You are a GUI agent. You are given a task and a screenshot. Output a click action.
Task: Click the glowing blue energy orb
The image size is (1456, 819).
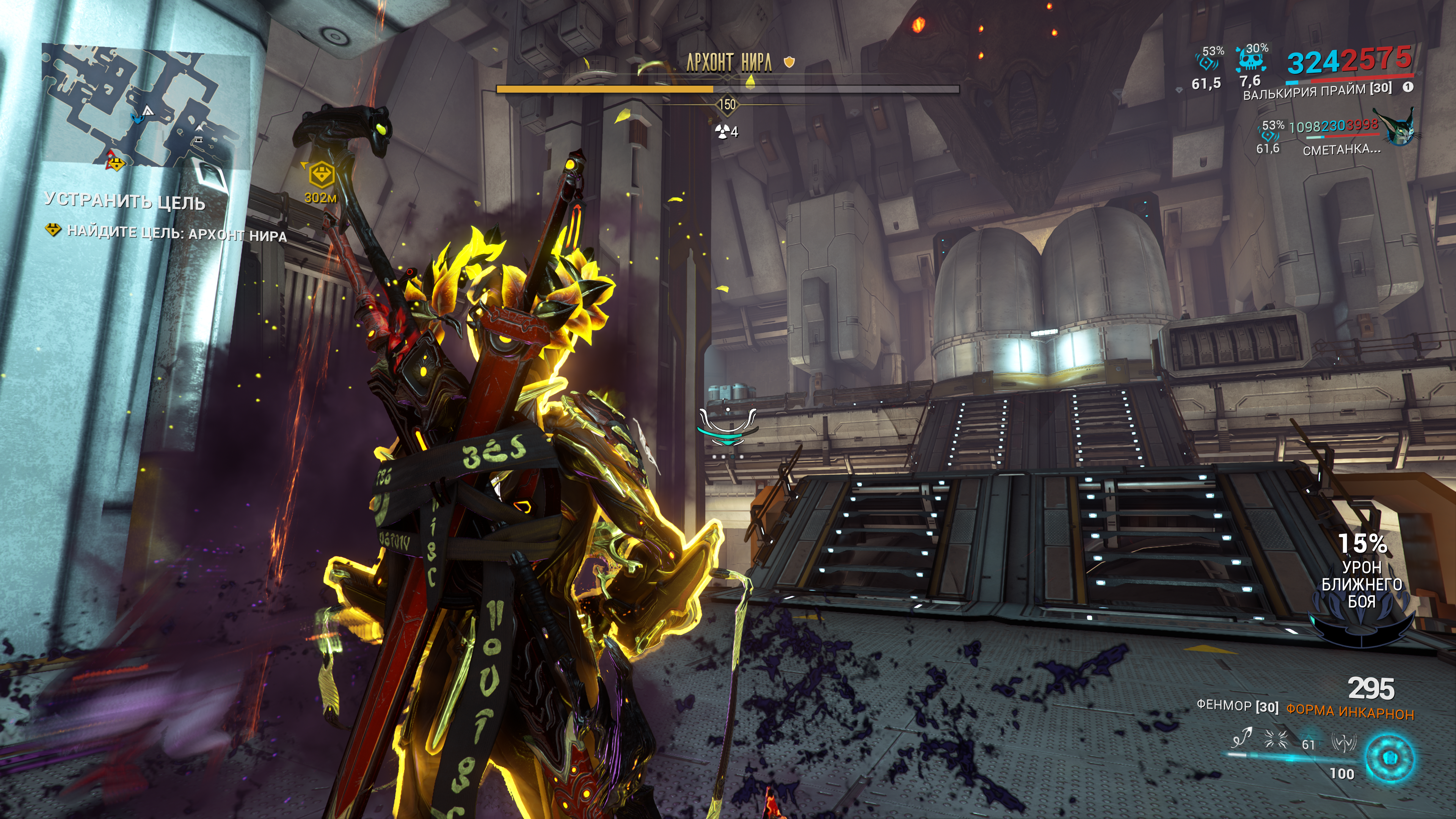(x=1389, y=757)
